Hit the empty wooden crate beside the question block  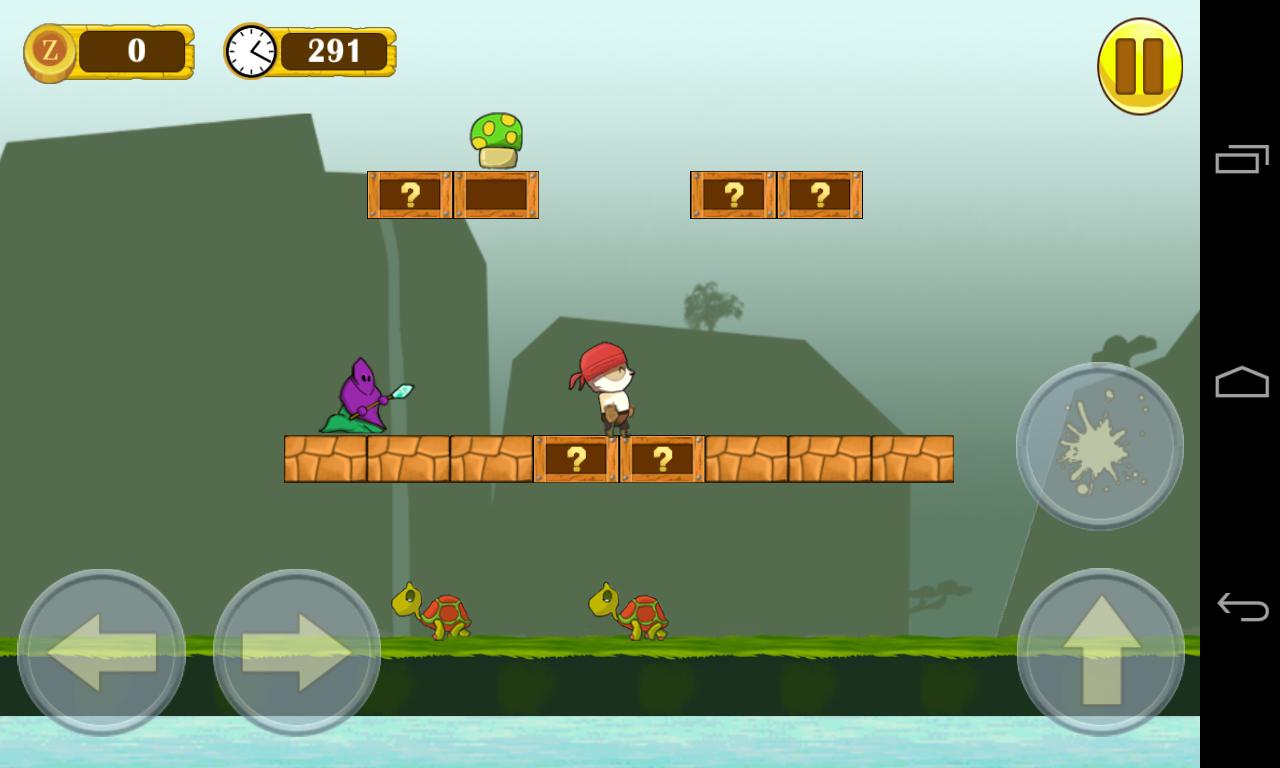497,194
